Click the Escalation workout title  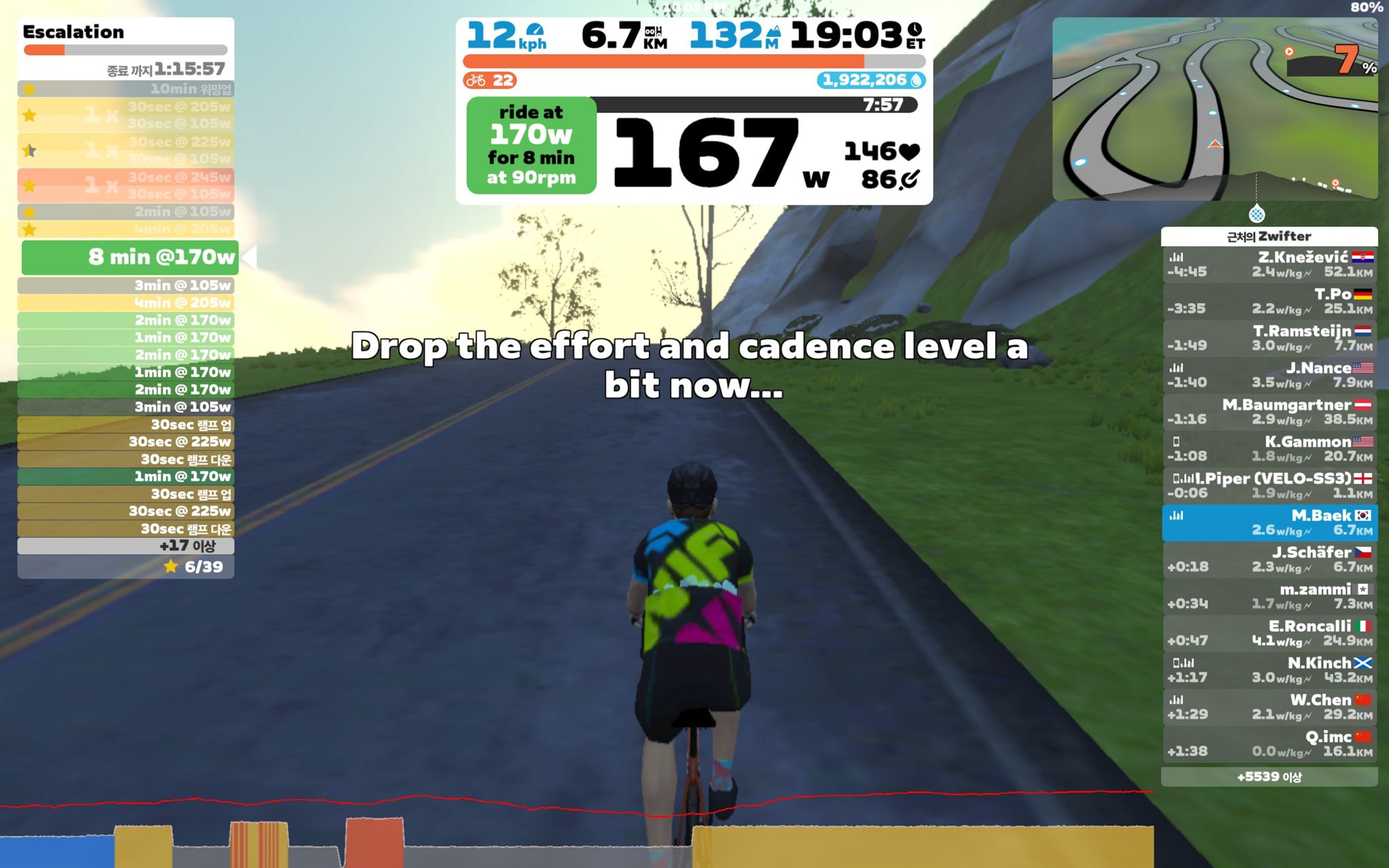[74, 32]
